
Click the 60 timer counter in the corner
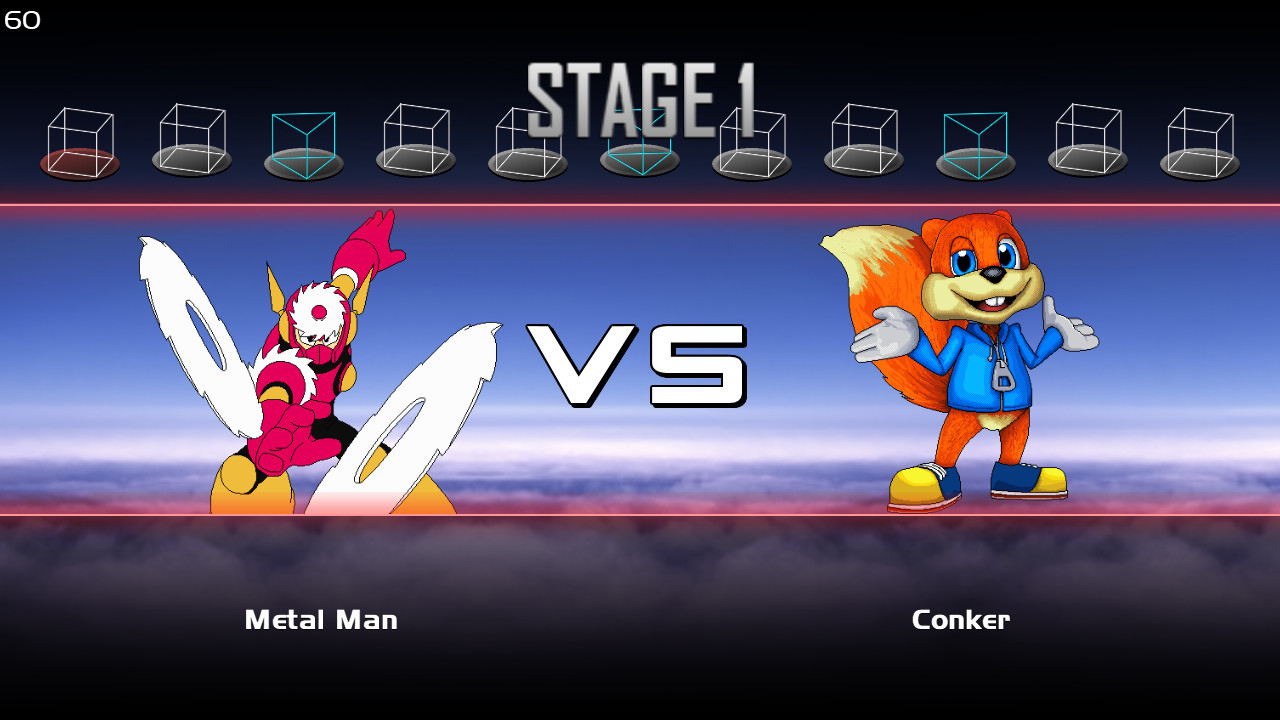[20, 18]
